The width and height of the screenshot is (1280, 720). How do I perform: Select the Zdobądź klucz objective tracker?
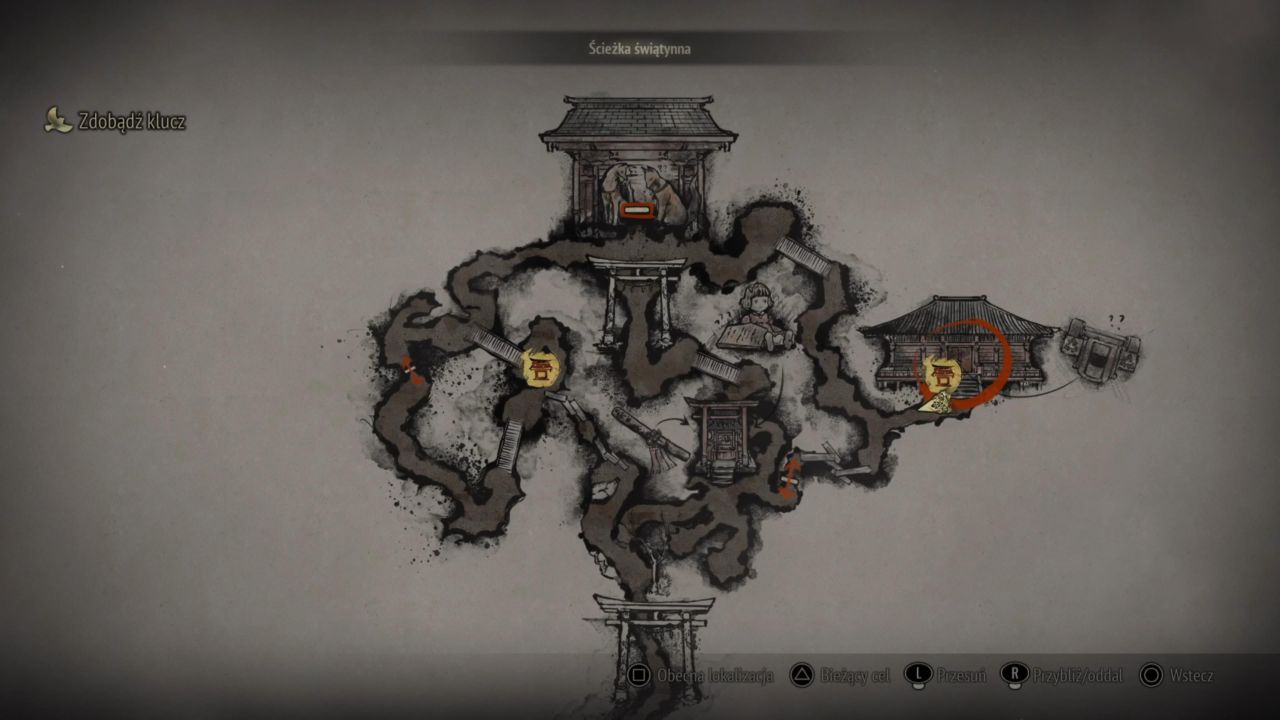click(116, 122)
